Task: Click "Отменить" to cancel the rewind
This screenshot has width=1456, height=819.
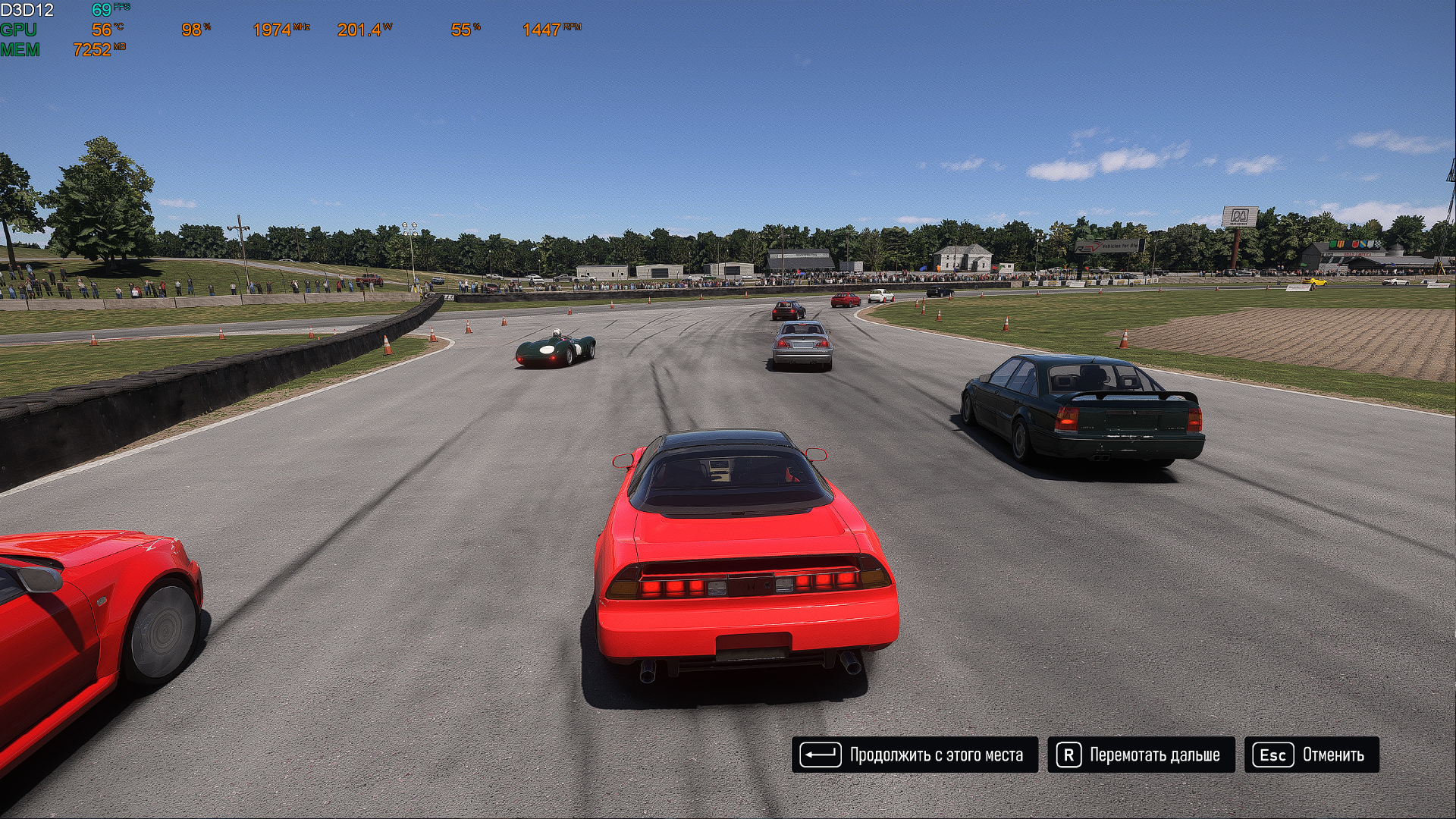Action: [x=1311, y=755]
